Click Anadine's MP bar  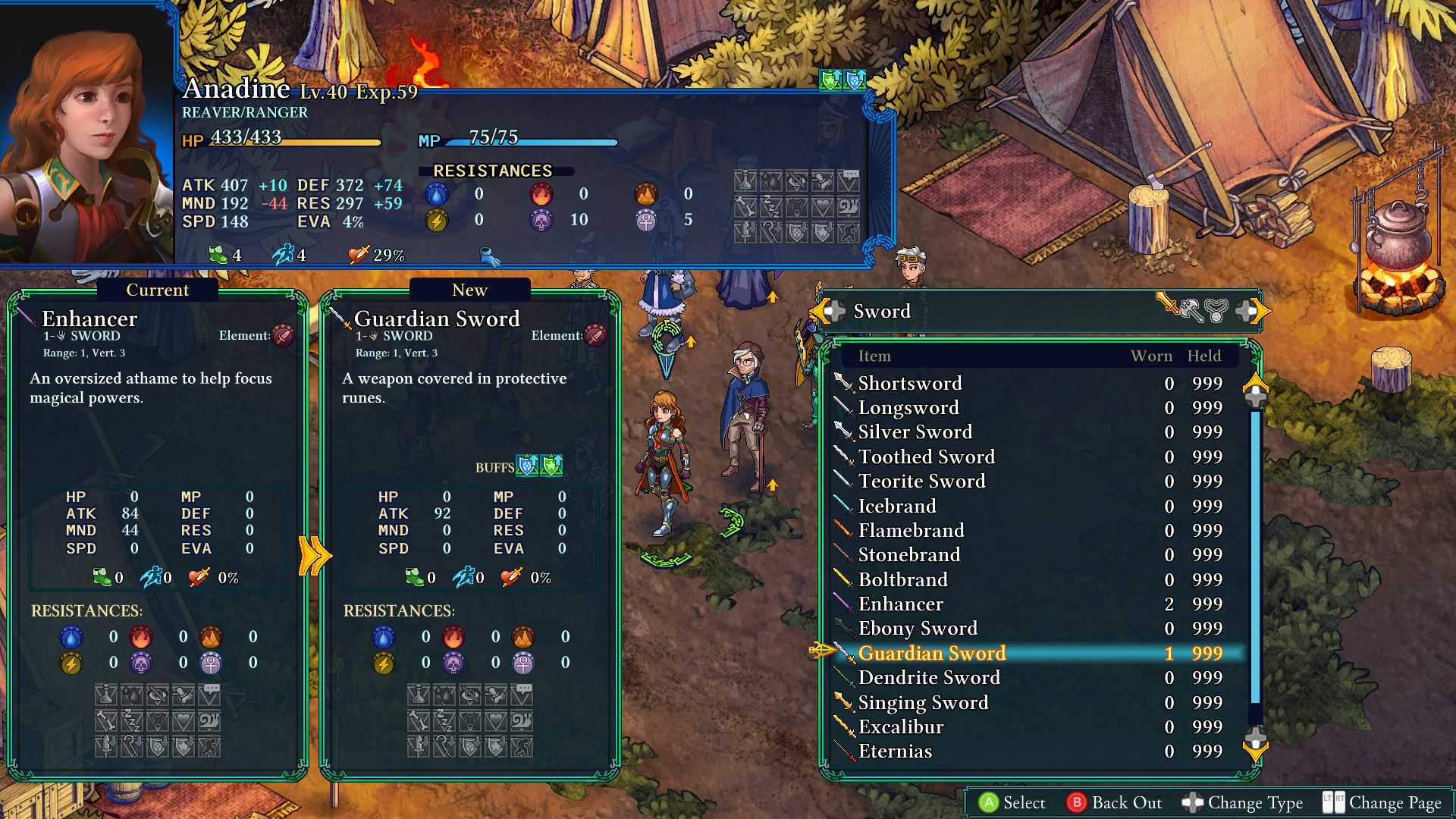coord(531,143)
